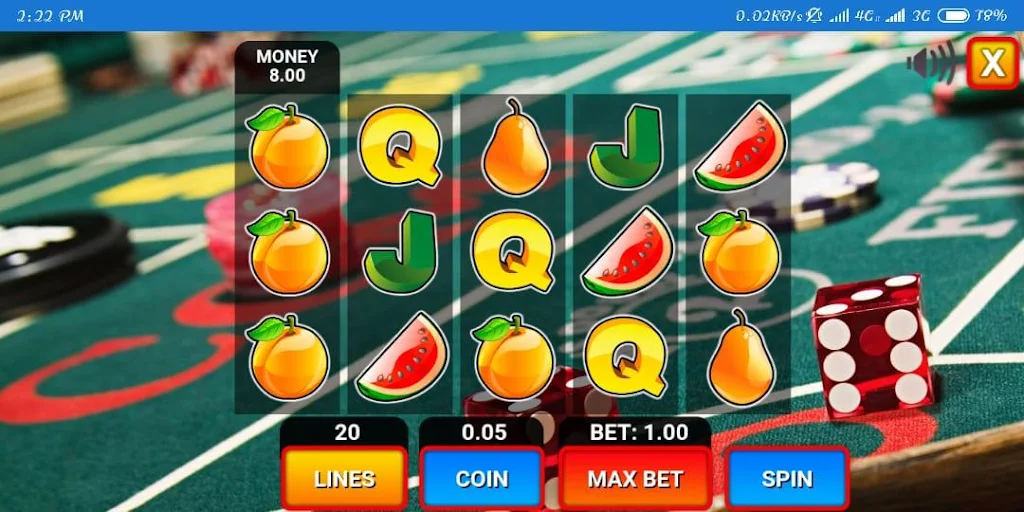This screenshot has width=1024, height=512.
Task: Close the game with the X button
Action: [992, 63]
